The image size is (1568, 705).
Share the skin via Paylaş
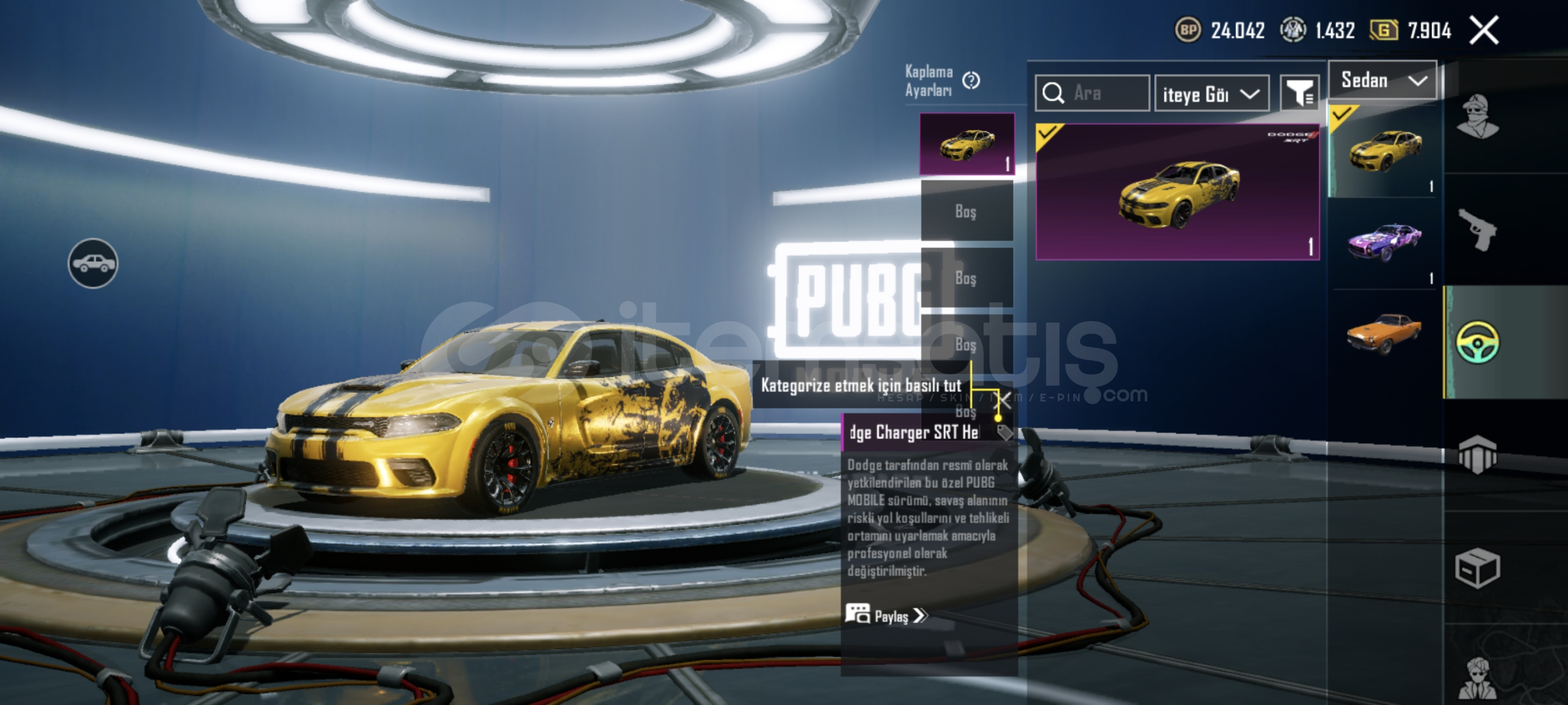tap(888, 616)
